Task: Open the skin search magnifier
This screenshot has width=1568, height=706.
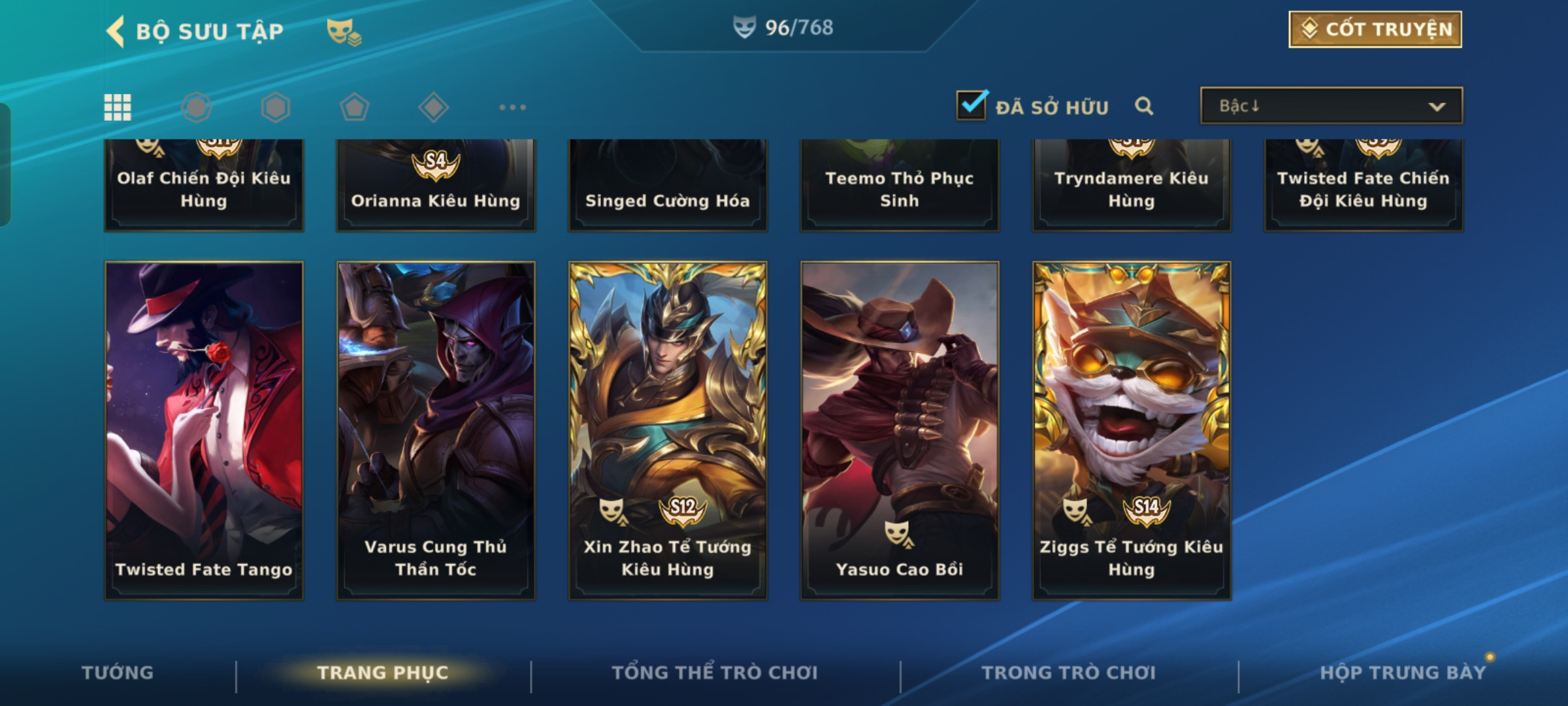Action: [1144, 106]
